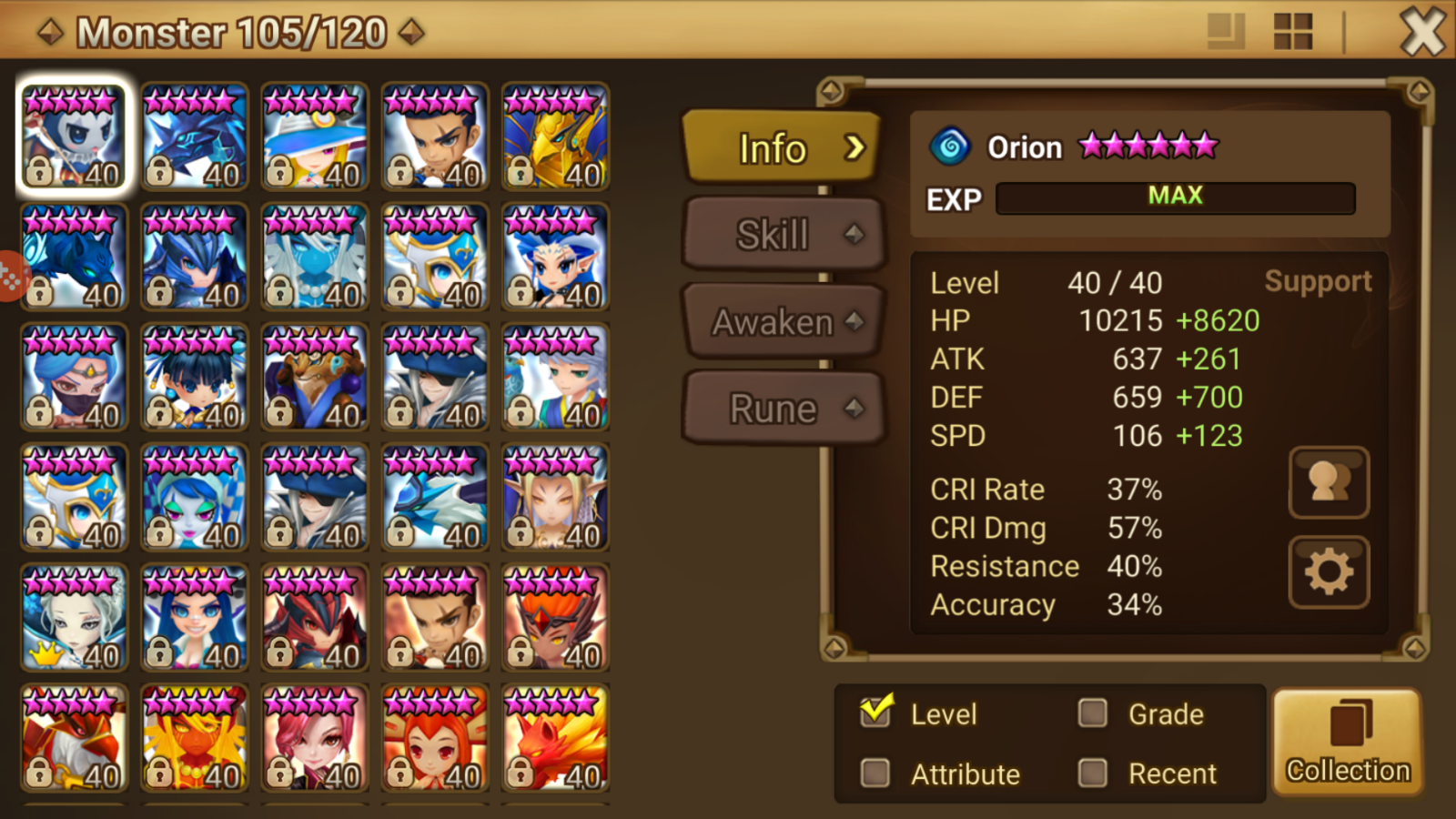Uncheck the Level sorting checkbox
Screen dimensions: 1456x819
coord(875,714)
